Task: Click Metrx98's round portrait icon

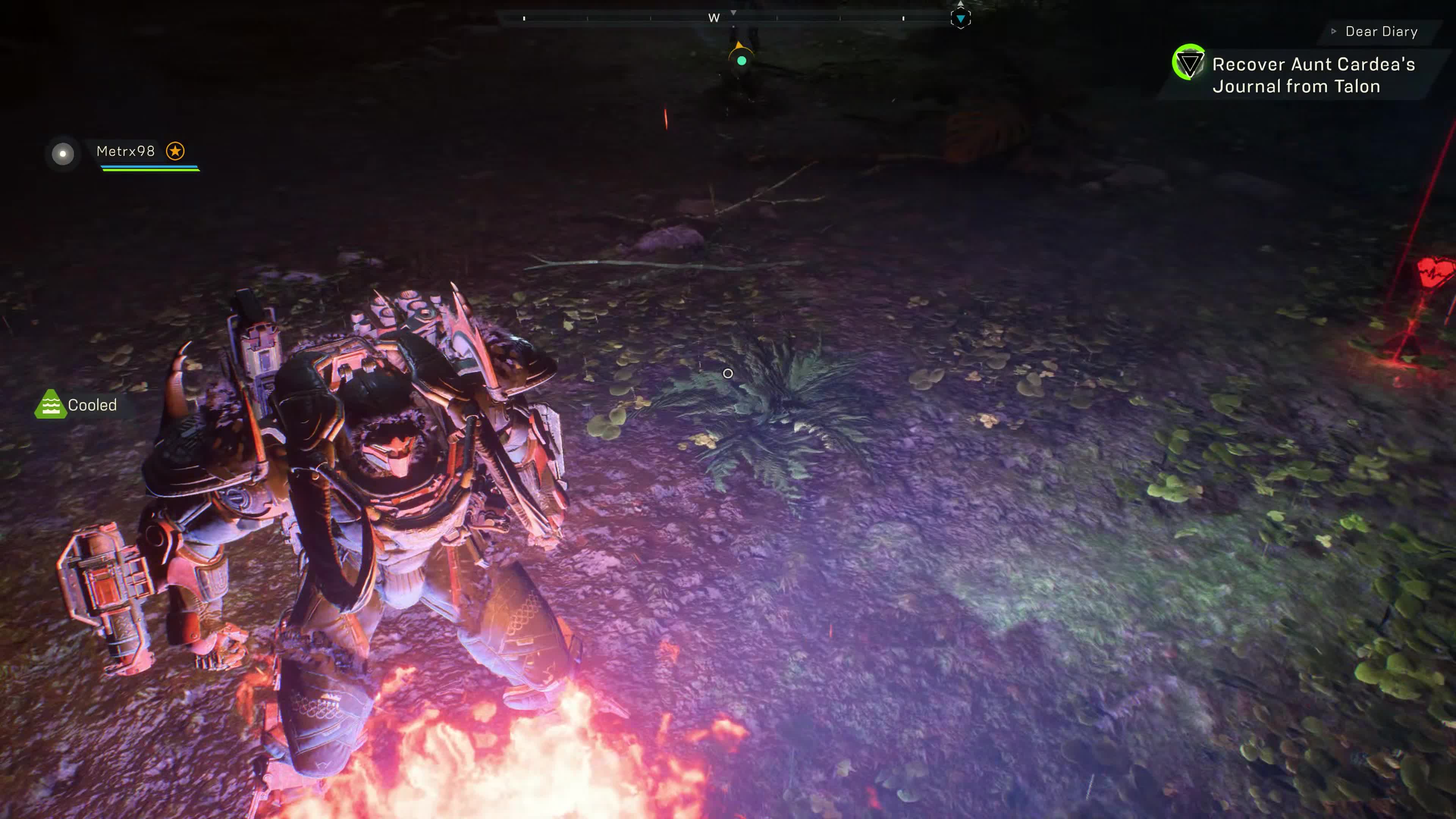Action: pyautogui.click(x=63, y=153)
